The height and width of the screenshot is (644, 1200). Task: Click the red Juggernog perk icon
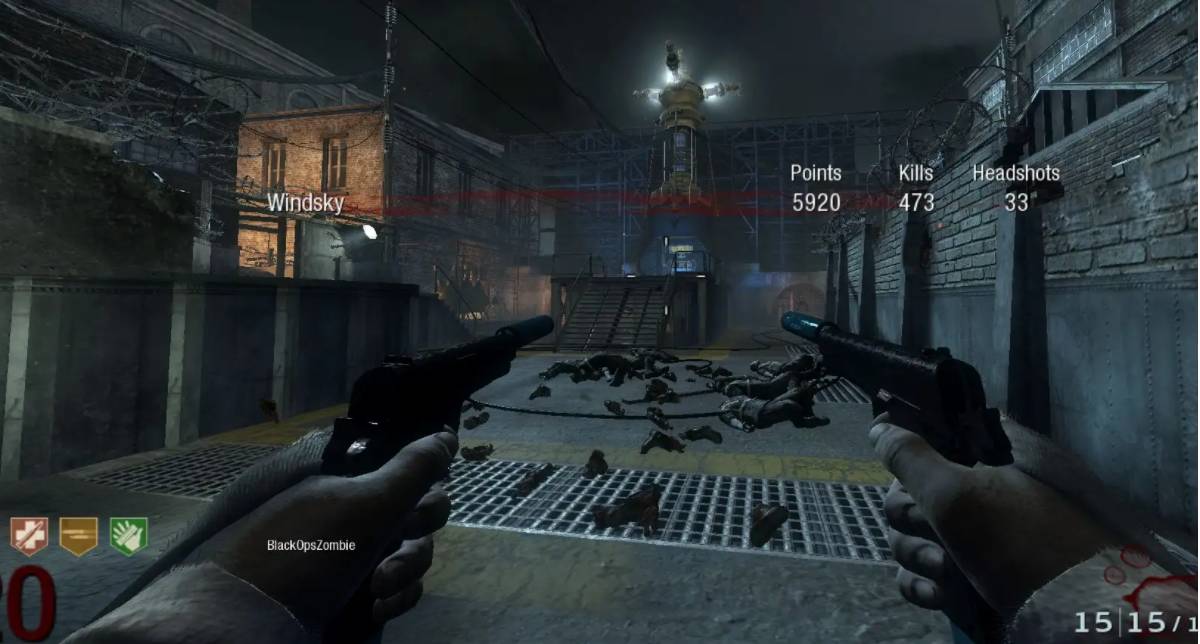[x=29, y=536]
